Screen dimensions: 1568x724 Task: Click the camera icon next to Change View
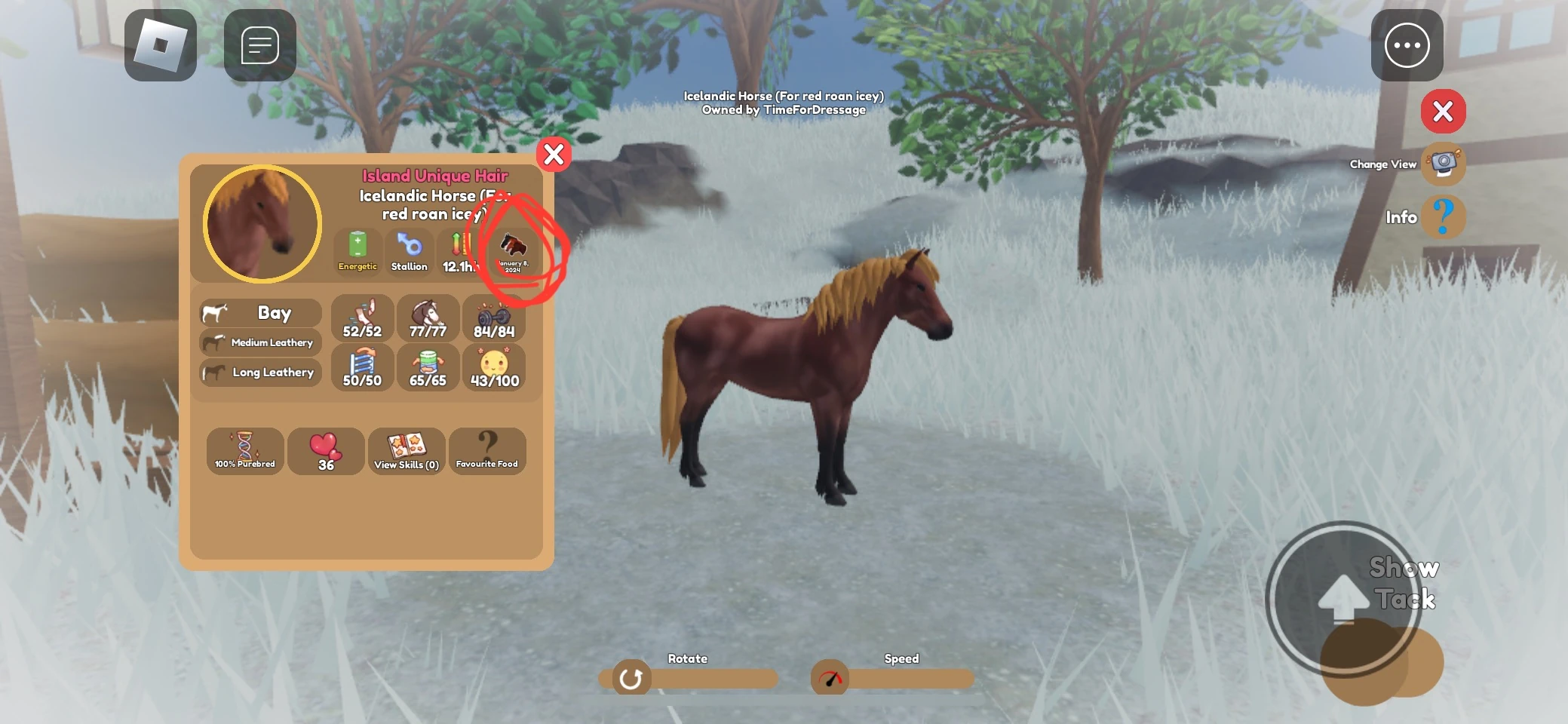(1443, 164)
